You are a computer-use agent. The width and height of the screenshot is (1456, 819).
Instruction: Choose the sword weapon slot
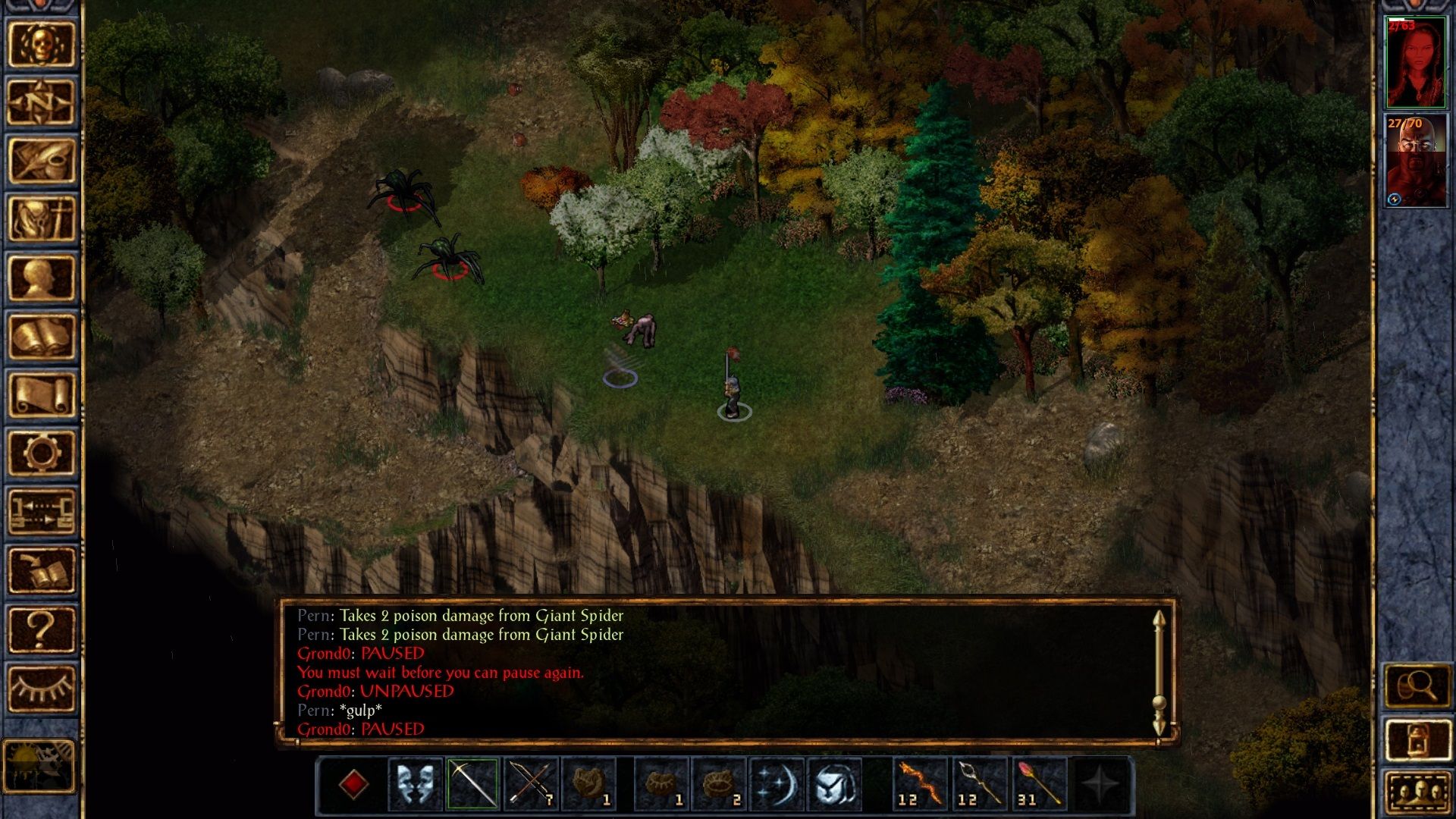[x=472, y=783]
